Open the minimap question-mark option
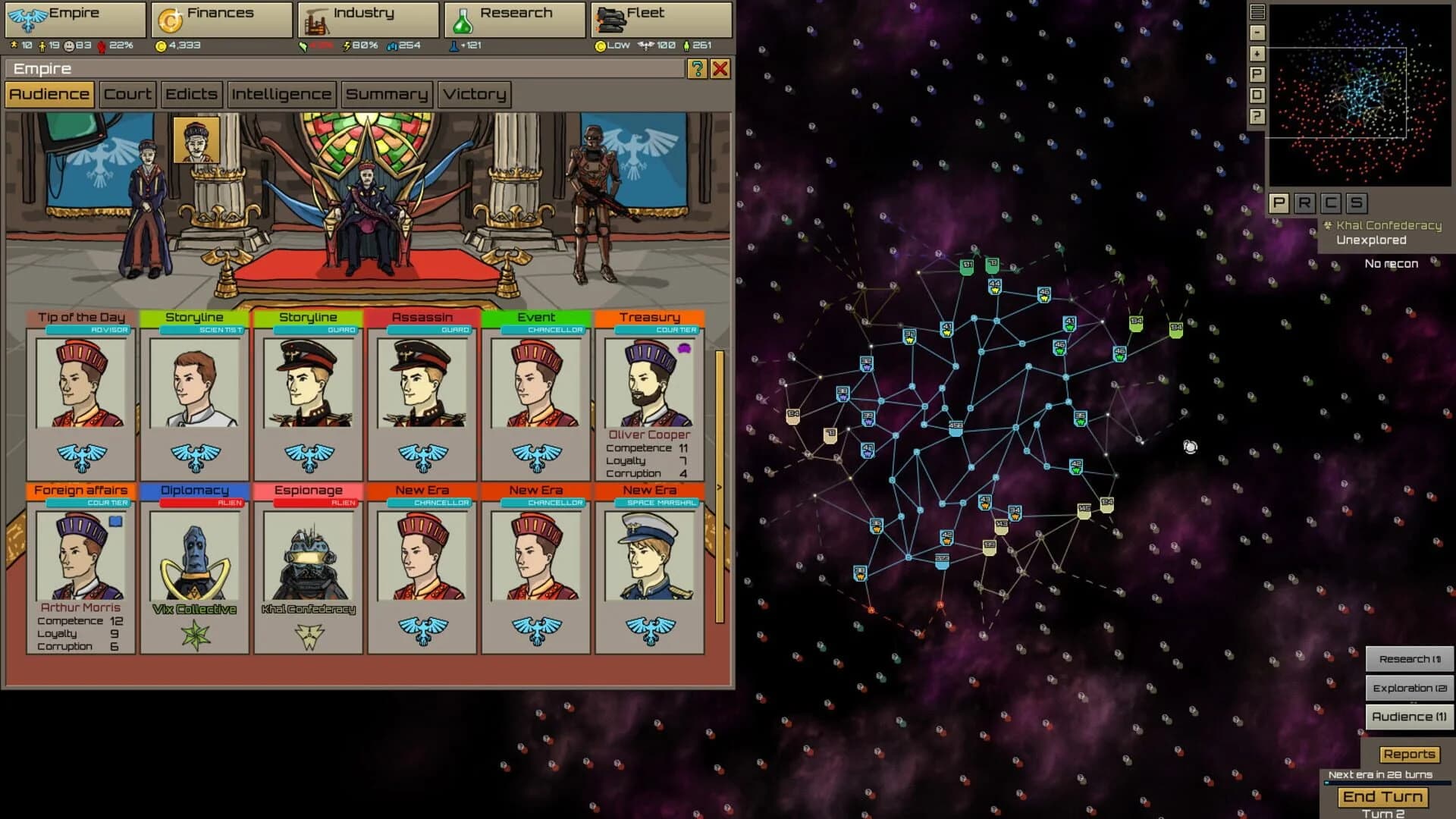Viewport: 1456px width, 819px height. (x=1257, y=117)
